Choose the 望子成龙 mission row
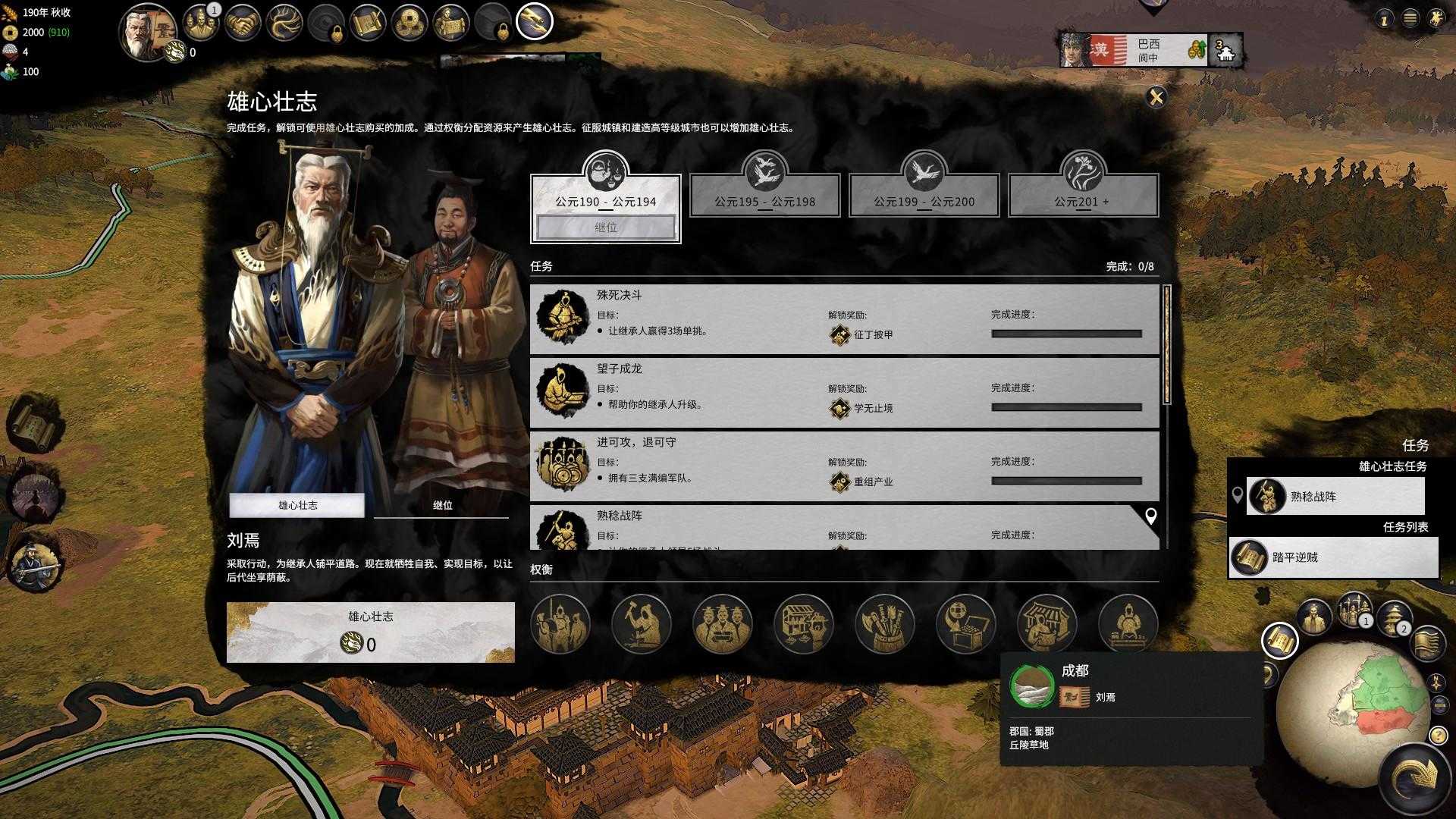 (x=844, y=393)
